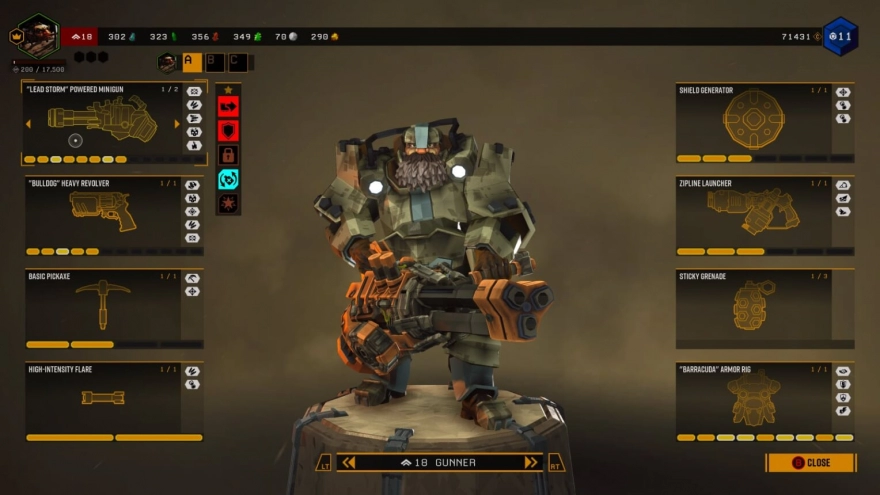This screenshot has height=495, width=880.
Task: Open the player portrait in the top corner
Action: (38, 36)
